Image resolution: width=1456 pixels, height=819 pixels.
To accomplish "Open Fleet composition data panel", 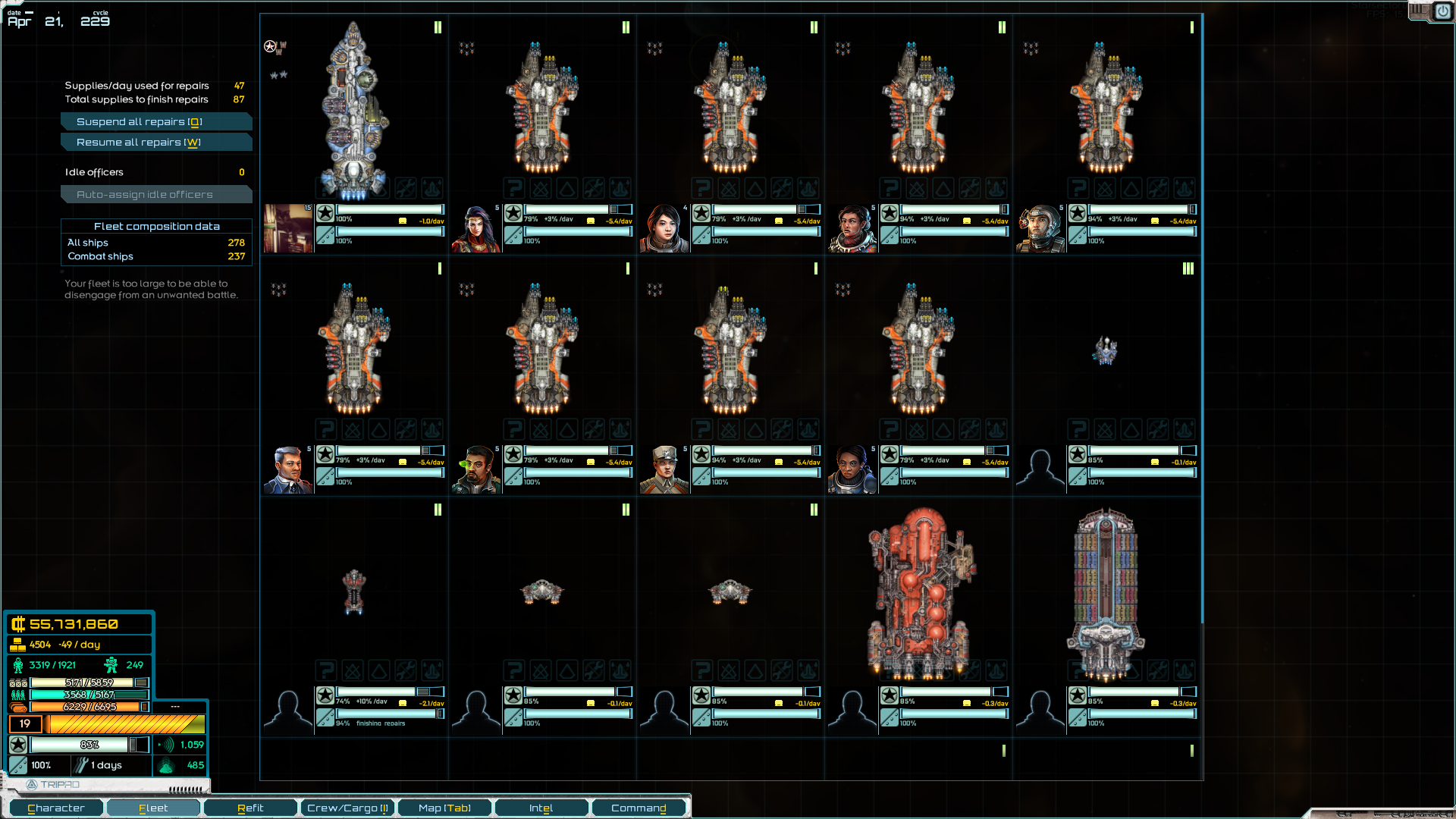I will point(156,227).
